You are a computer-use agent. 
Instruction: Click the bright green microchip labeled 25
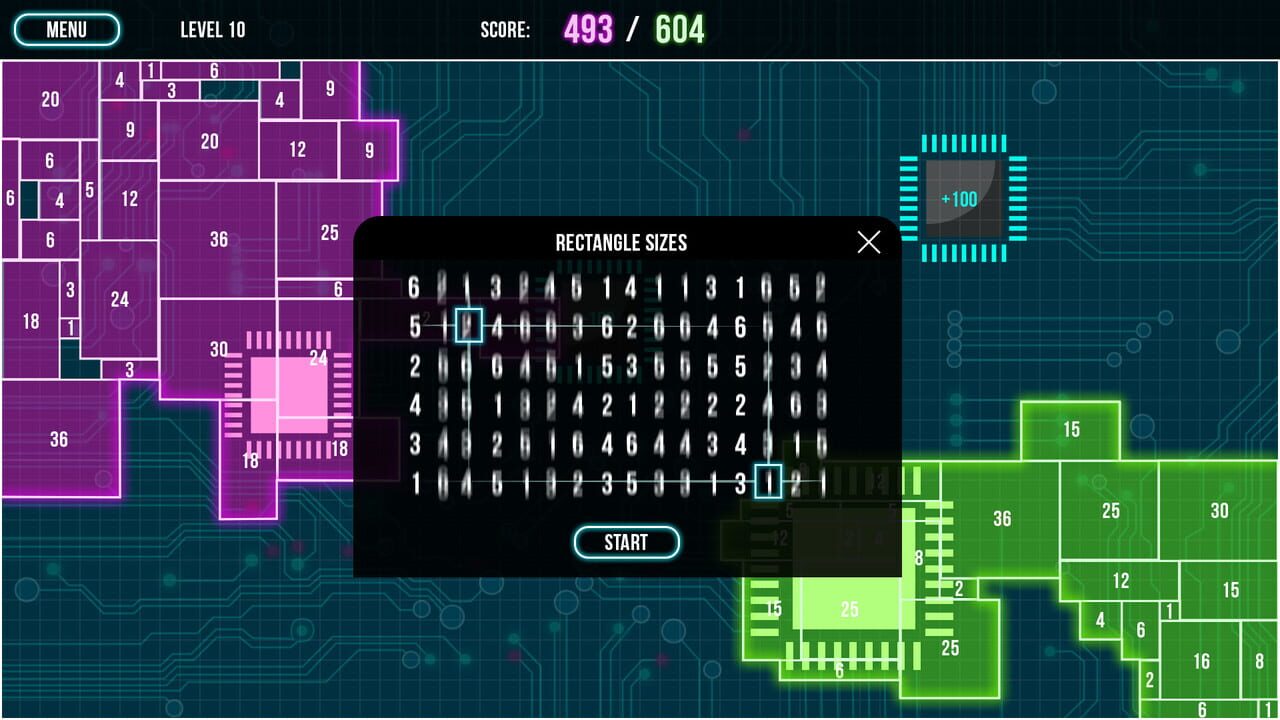[850, 608]
